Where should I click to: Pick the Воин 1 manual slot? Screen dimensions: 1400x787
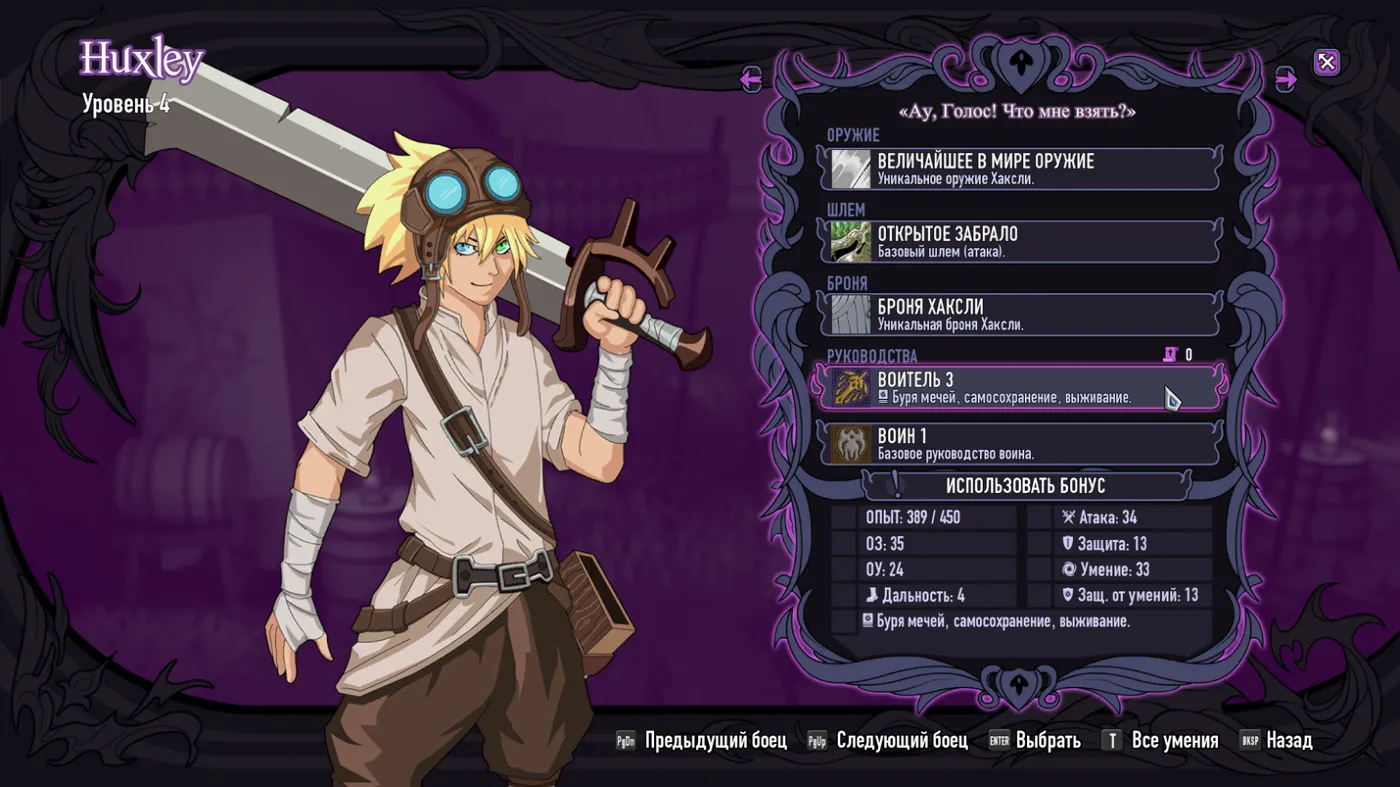(1020, 444)
